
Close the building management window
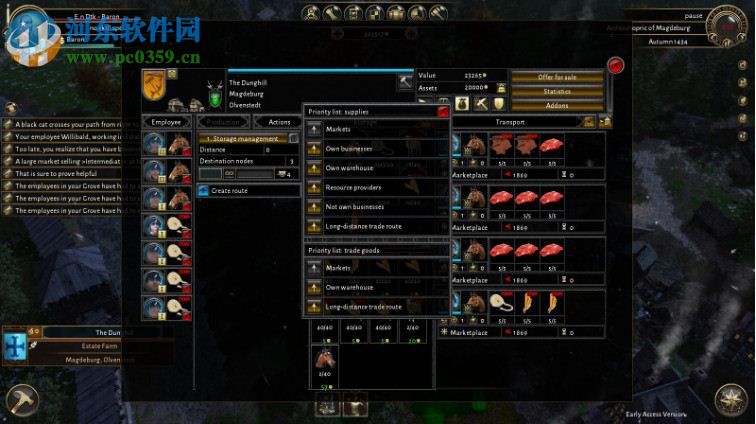(x=616, y=66)
